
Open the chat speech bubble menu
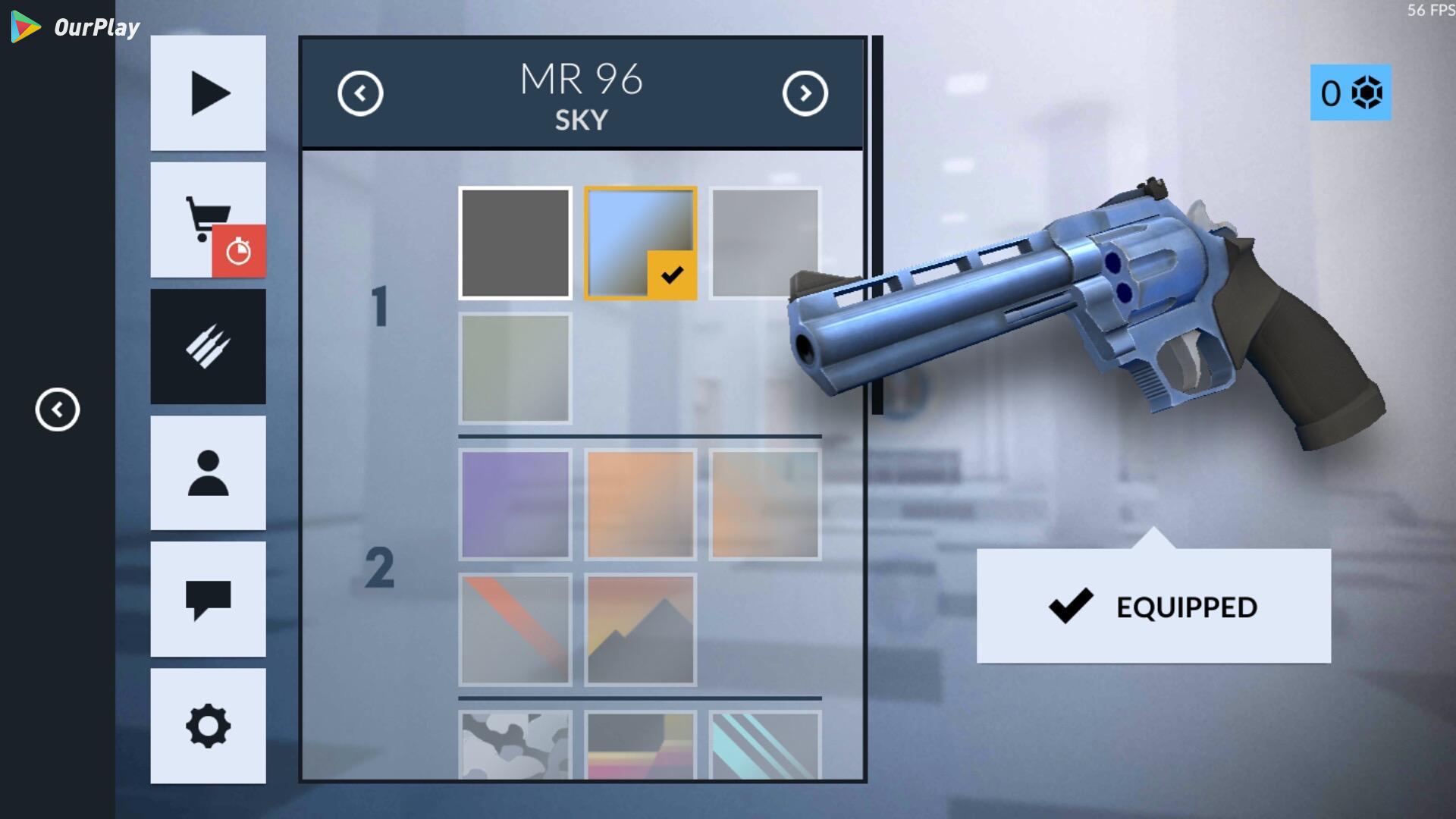click(x=208, y=599)
